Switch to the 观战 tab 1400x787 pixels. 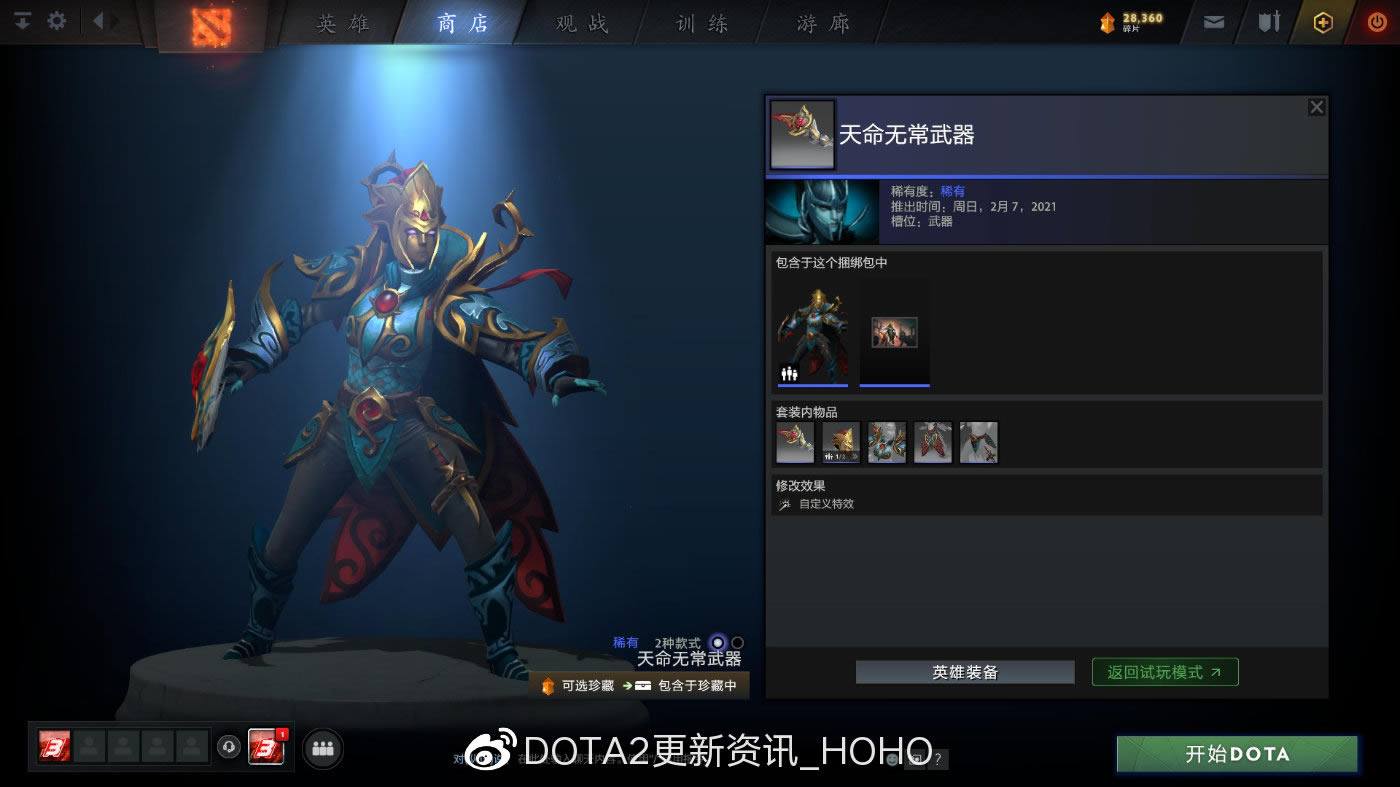tap(580, 22)
